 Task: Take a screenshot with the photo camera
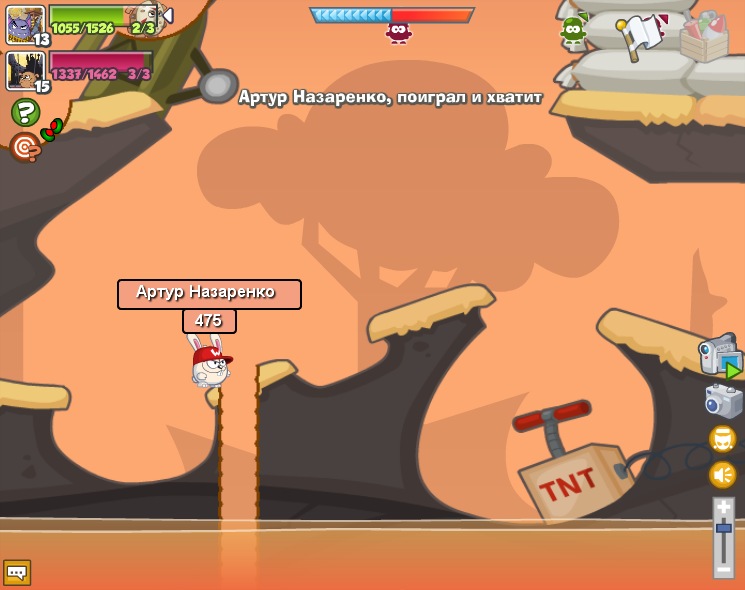pos(723,401)
